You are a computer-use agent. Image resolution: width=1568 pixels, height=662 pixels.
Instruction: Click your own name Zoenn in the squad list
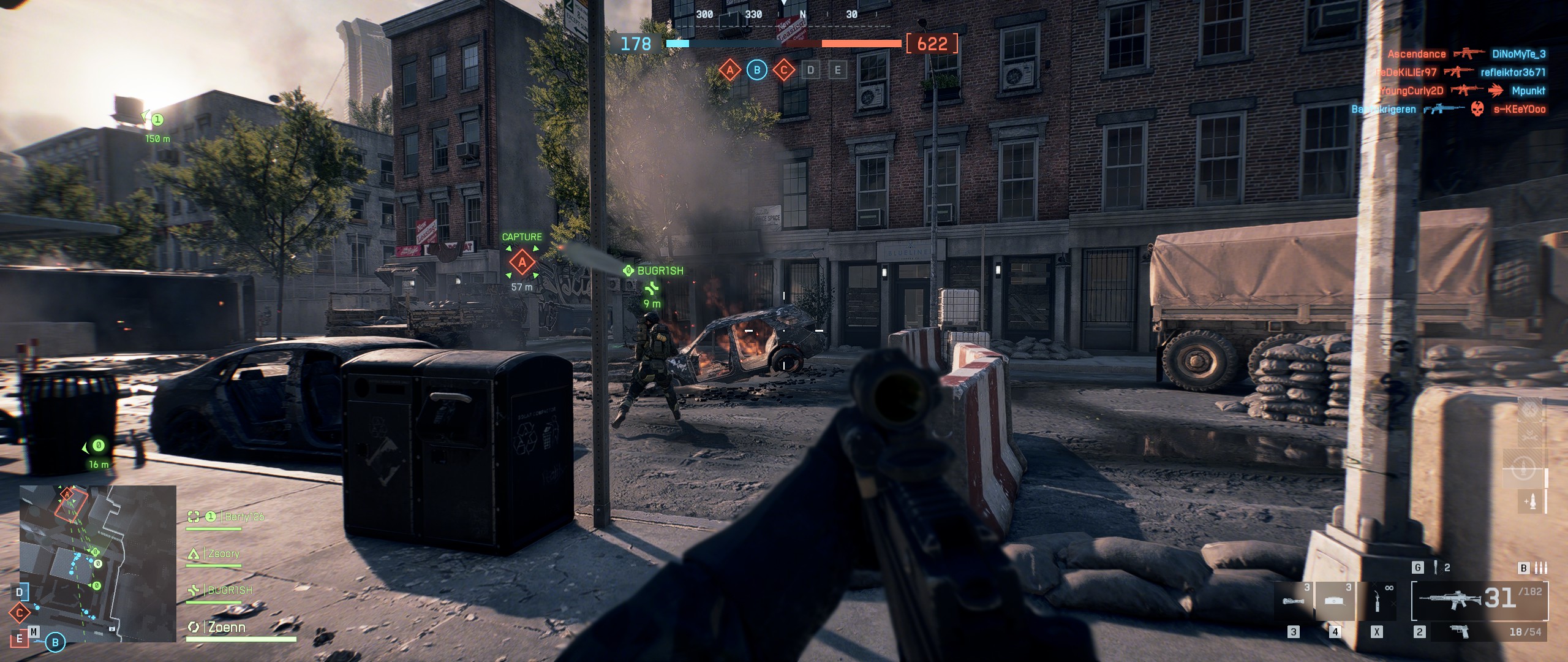tap(226, 627)
